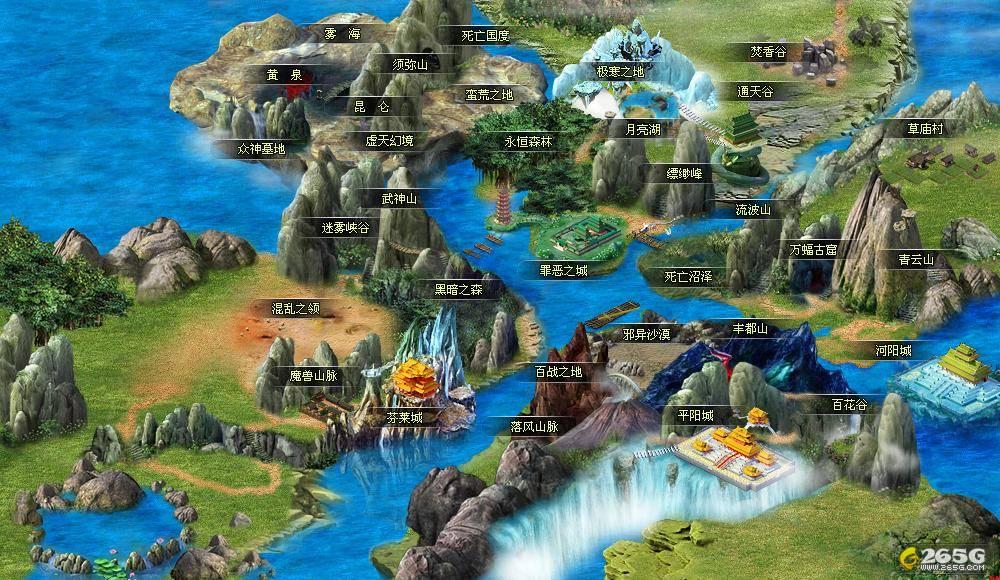Select 万蝠古窟 on the map

coord(813,247)
